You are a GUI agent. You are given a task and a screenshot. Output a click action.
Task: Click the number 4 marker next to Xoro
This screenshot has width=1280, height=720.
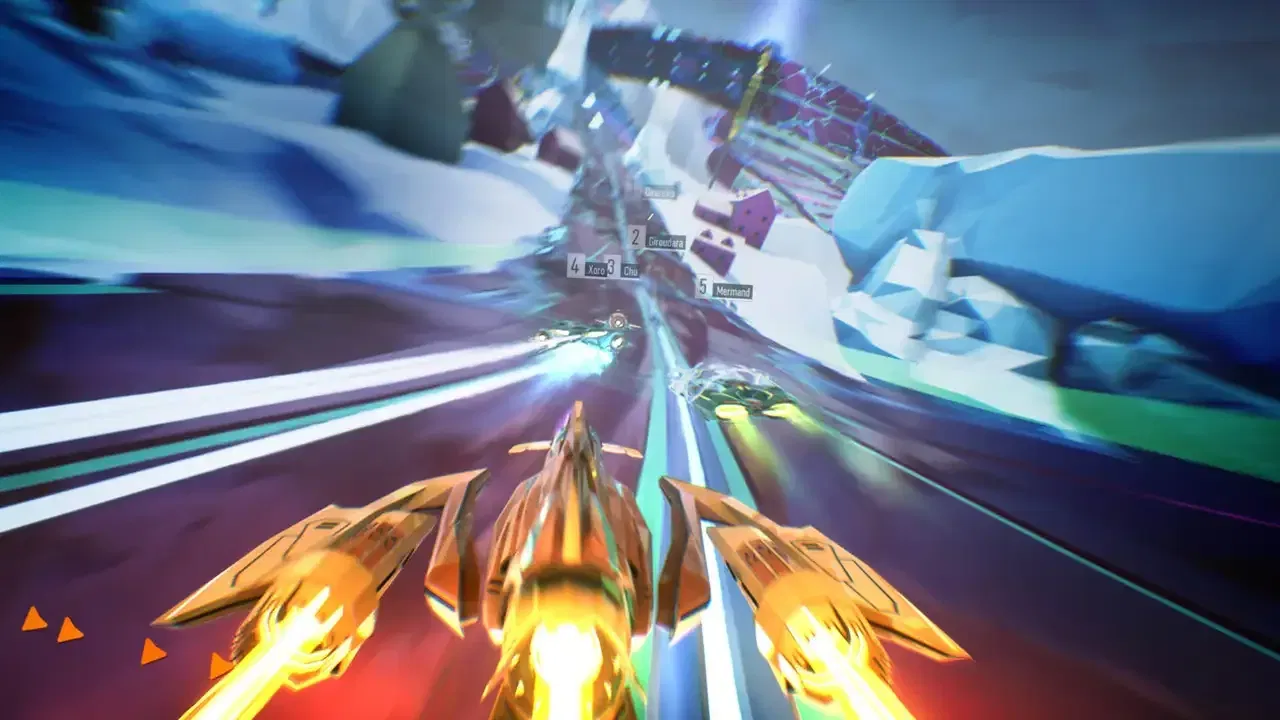(x=574, y=265)
